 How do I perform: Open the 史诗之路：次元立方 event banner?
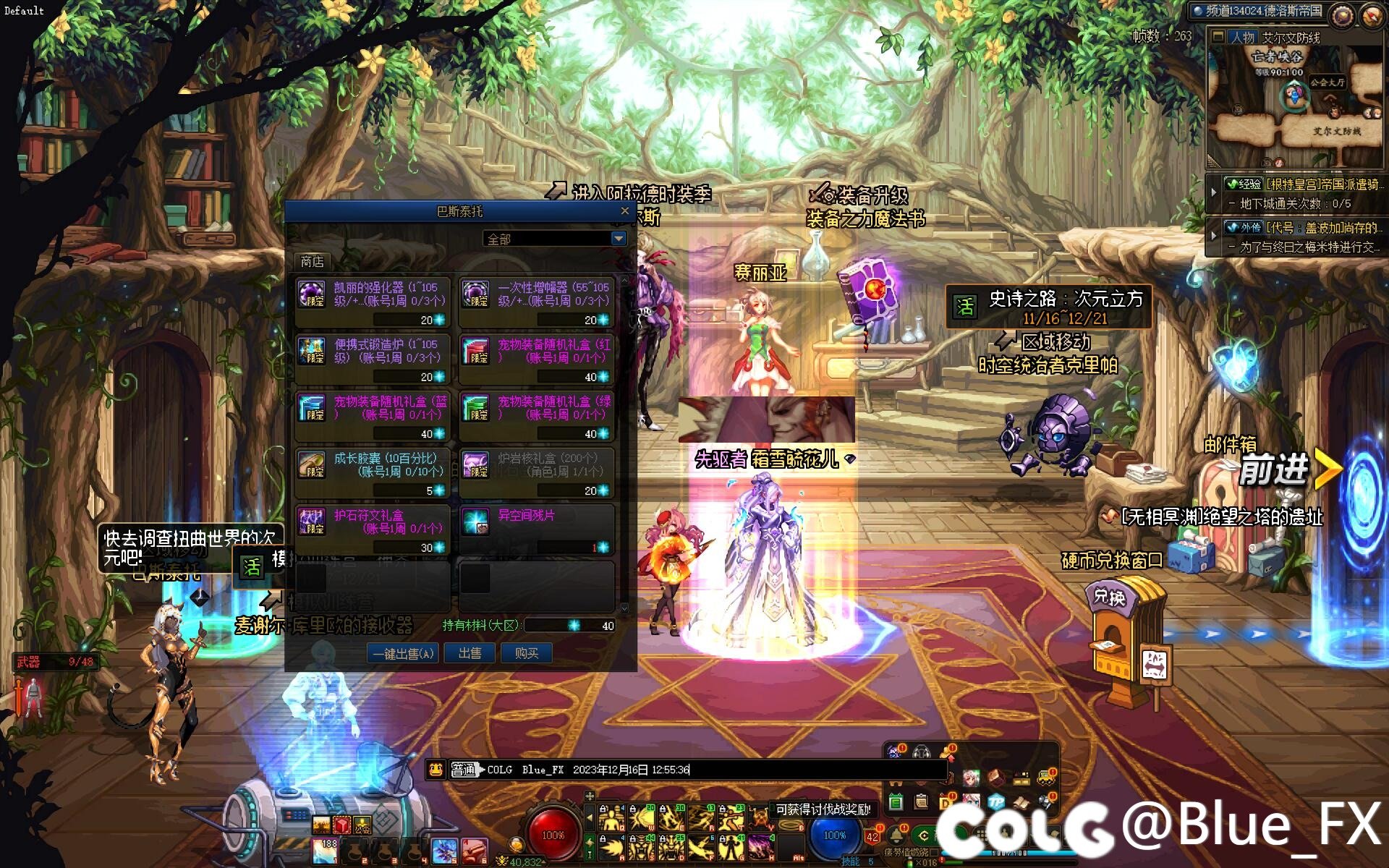pos(1049,307)
